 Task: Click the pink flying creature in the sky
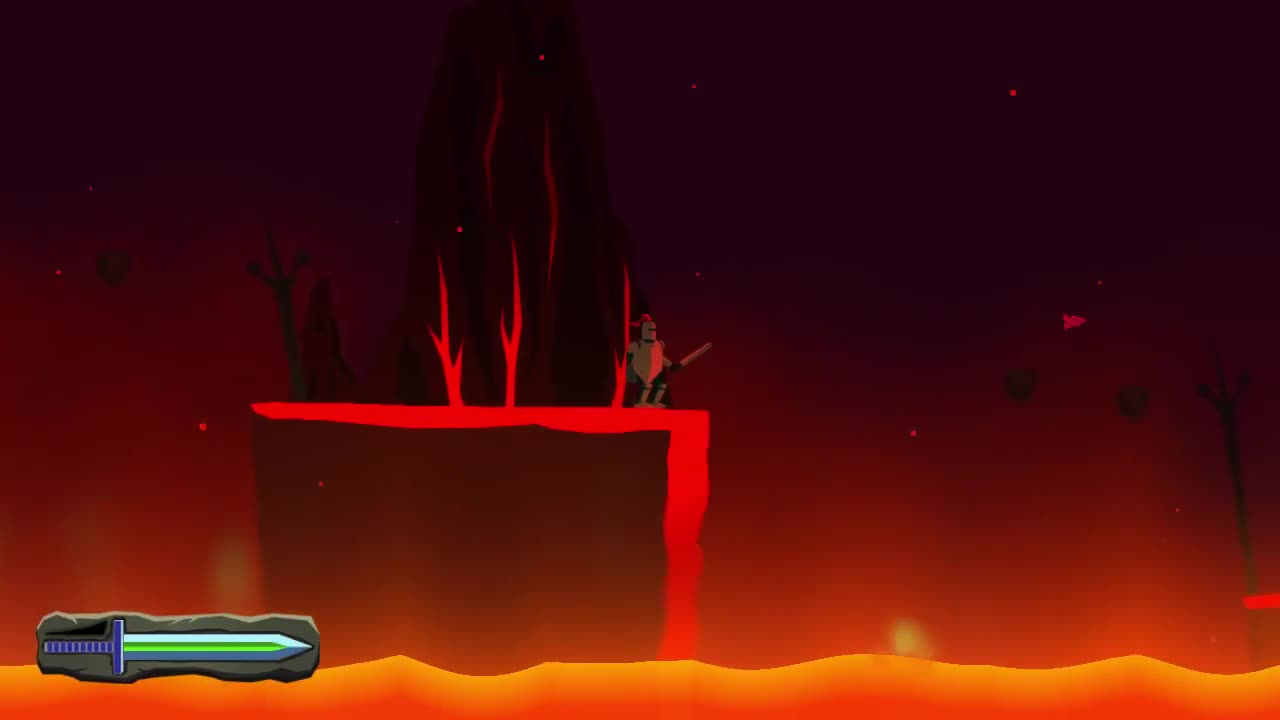(1072, 320)
